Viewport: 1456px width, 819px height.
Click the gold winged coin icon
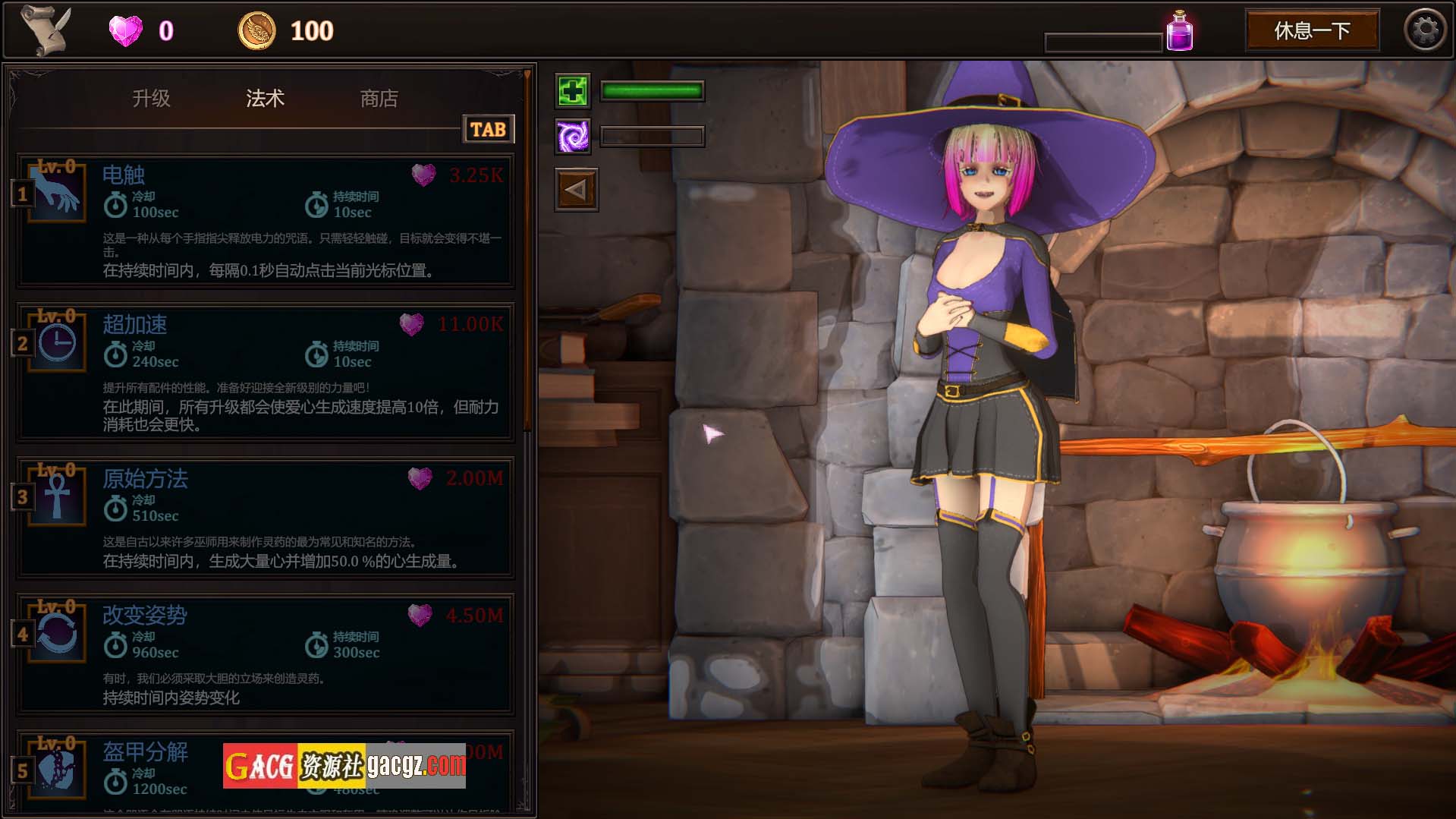pyautogui.click(x=256, y=31)
